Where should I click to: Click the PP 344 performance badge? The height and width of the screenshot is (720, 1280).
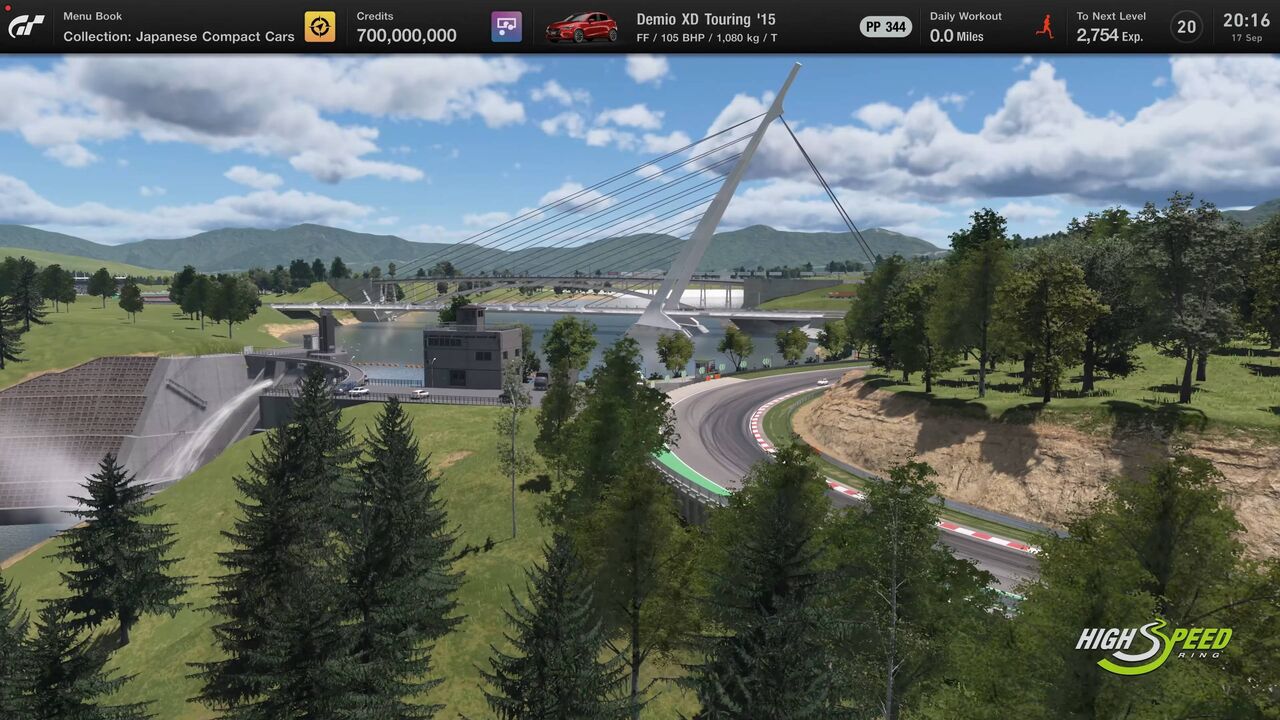[885, 27]
